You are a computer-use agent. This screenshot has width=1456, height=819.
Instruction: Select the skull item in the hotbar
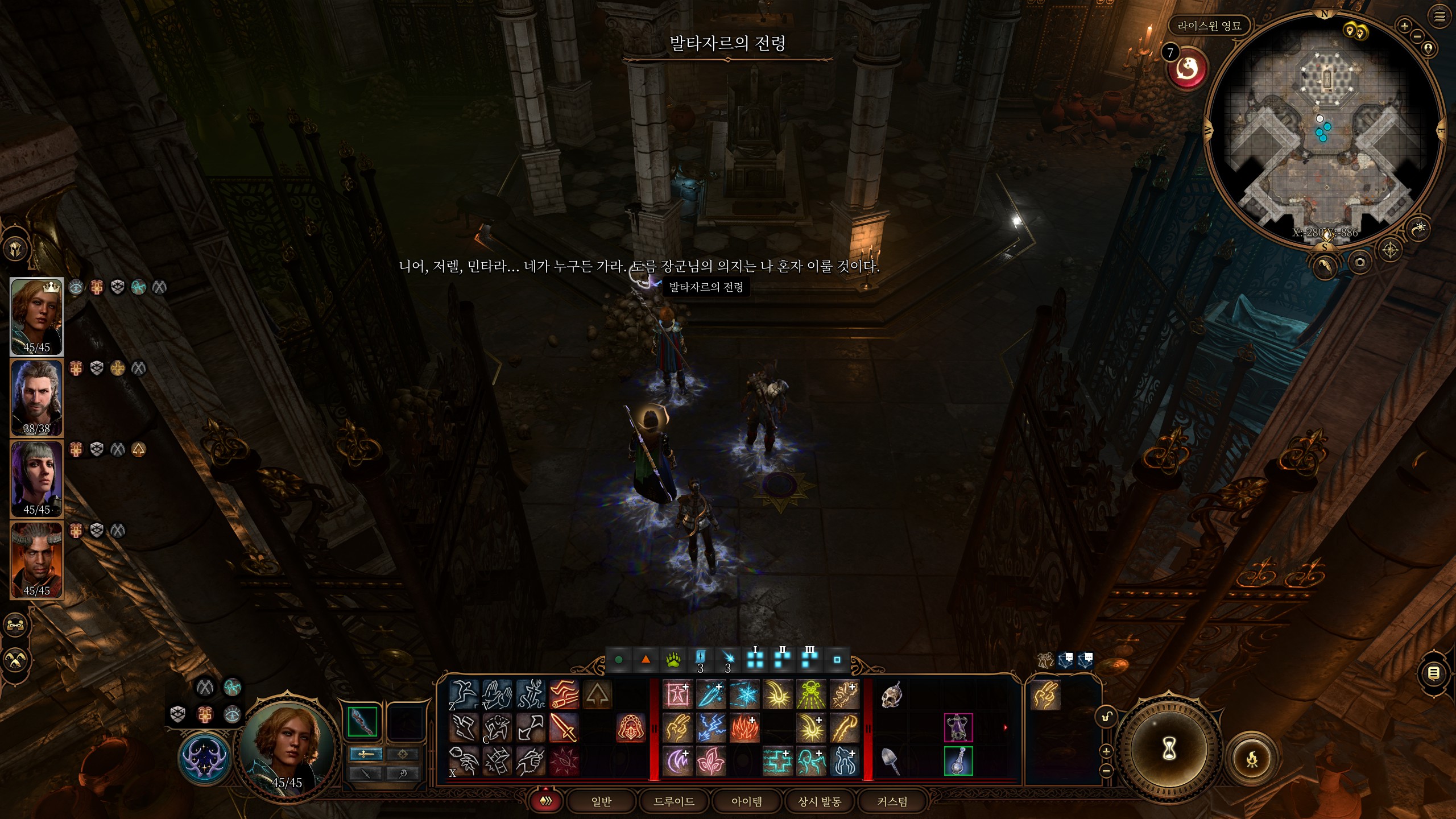click(x=891, y=695)
